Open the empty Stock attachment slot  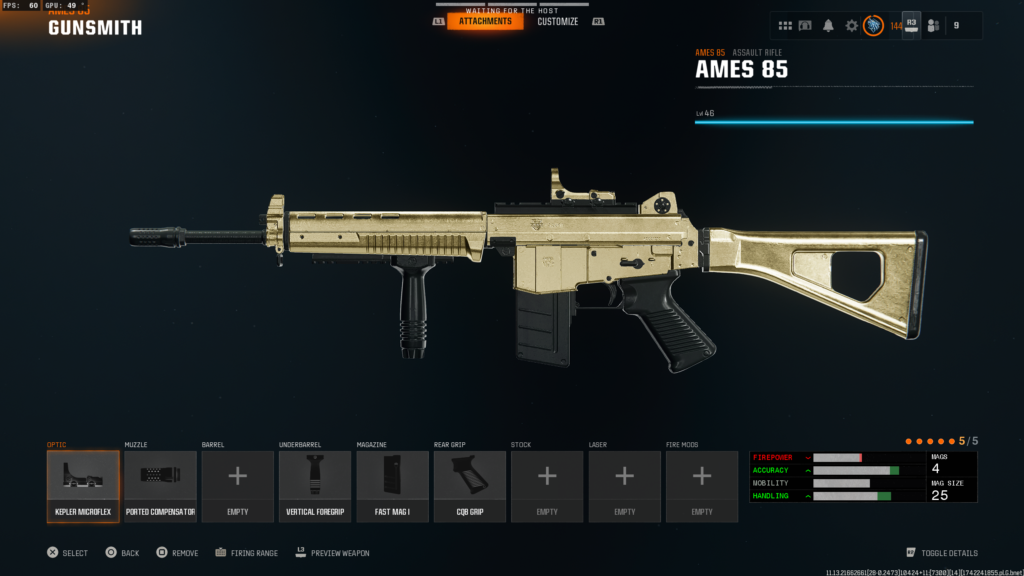pyautogui.click(x=547, y=486)
